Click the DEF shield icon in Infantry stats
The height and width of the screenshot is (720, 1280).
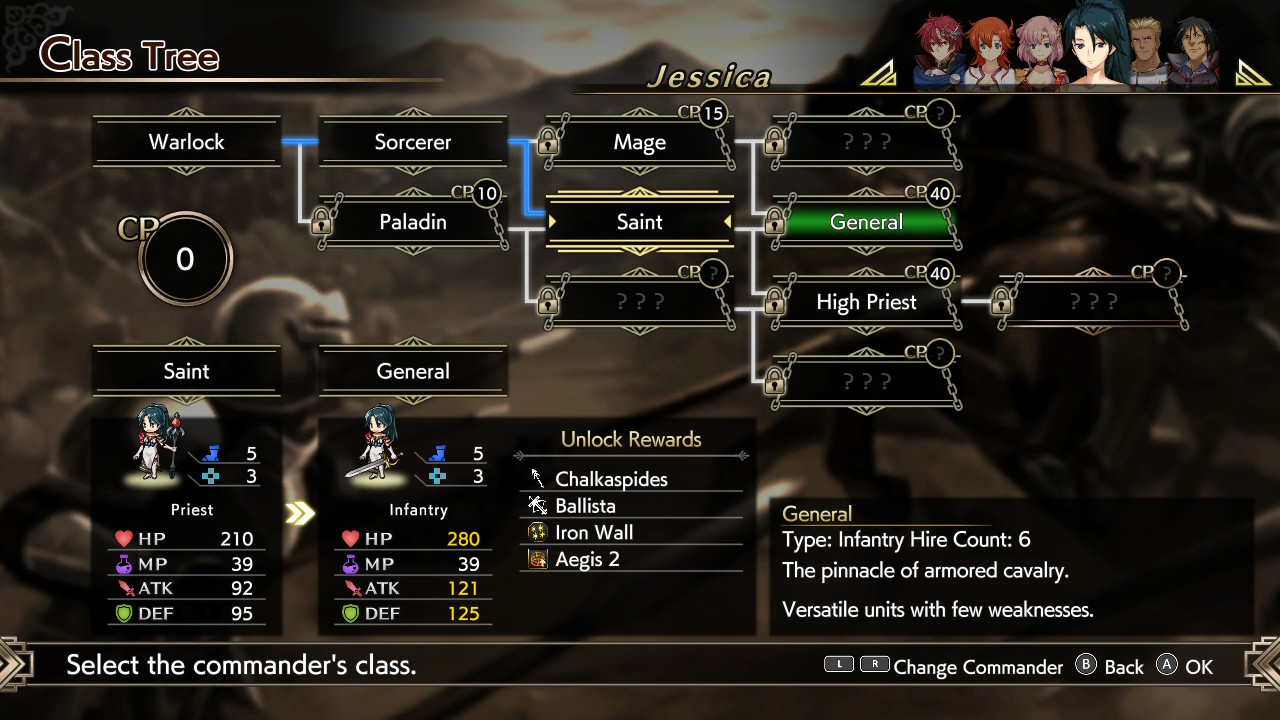pos(352,613)
